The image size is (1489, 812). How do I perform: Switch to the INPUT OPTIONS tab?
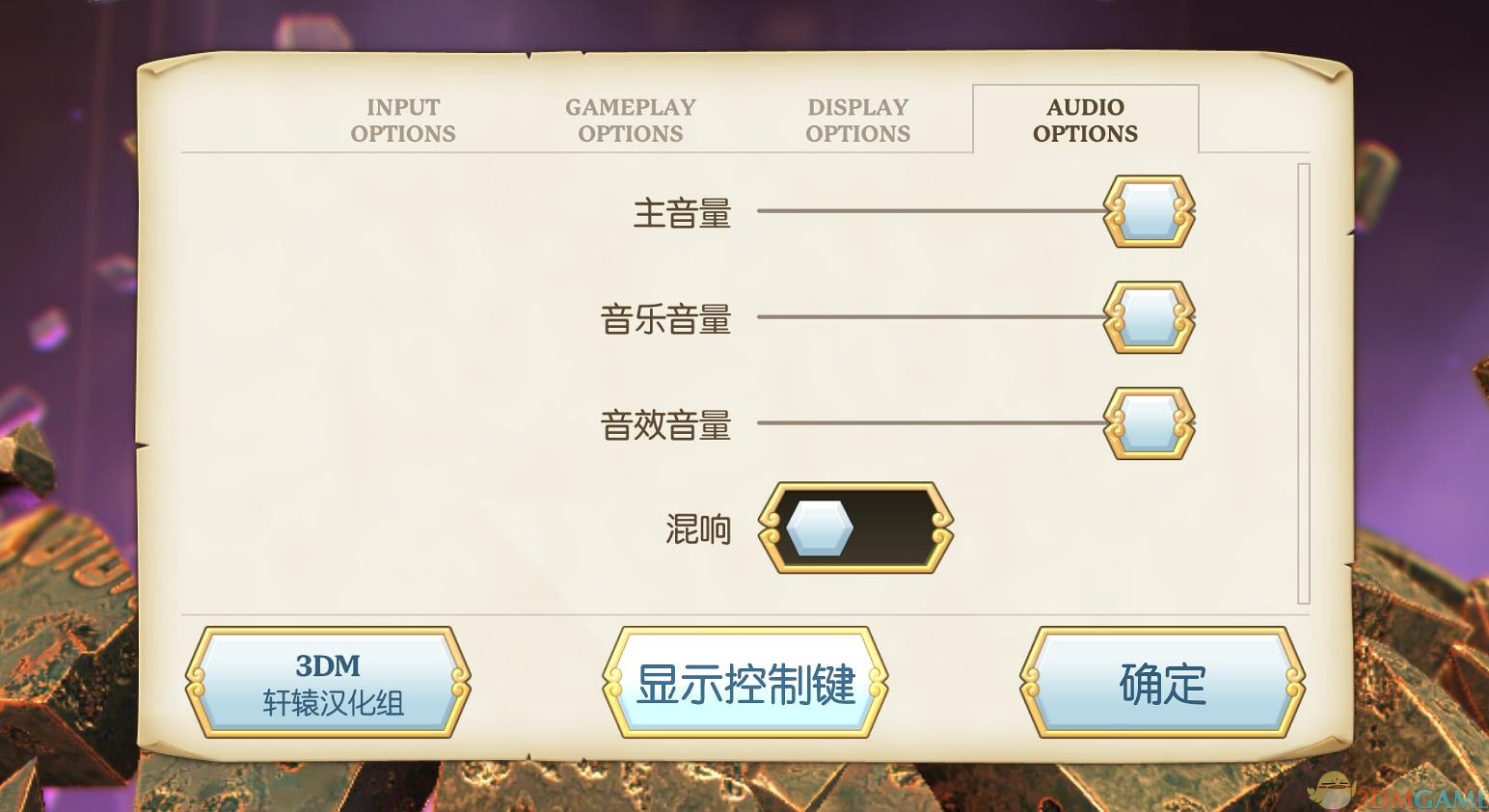click(402, 120)
